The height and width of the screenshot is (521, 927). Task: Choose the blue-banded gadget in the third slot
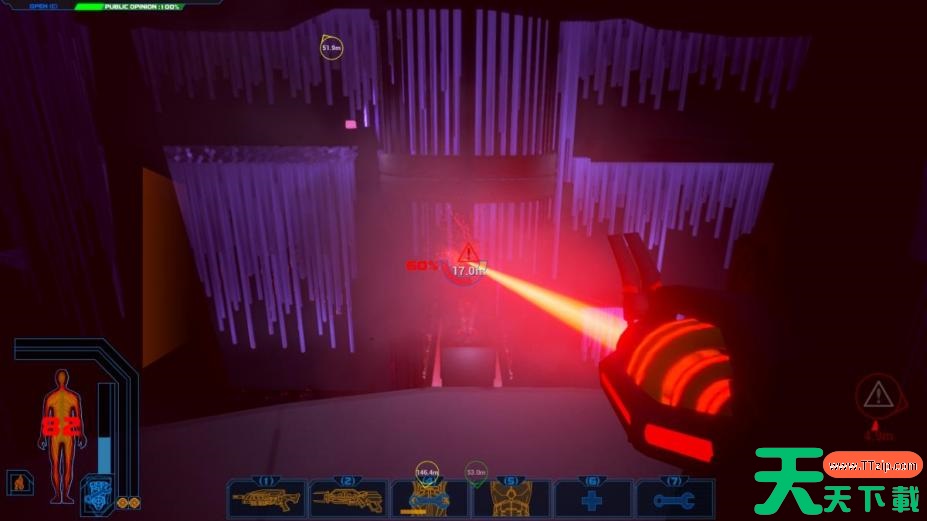coord(429,497)
